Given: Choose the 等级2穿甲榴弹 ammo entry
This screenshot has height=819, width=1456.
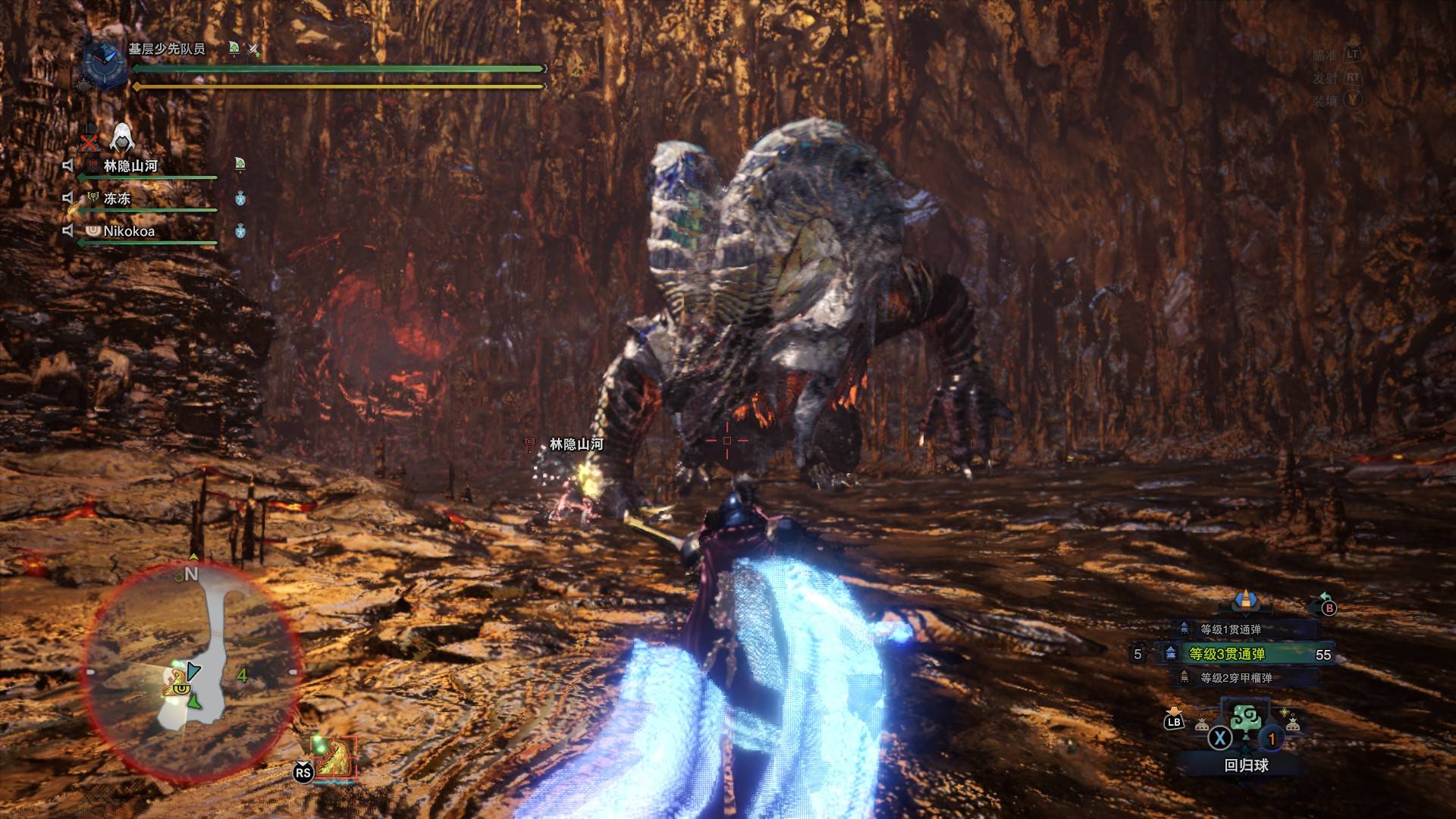Looking at the screenshot, I should [1235, 678].
